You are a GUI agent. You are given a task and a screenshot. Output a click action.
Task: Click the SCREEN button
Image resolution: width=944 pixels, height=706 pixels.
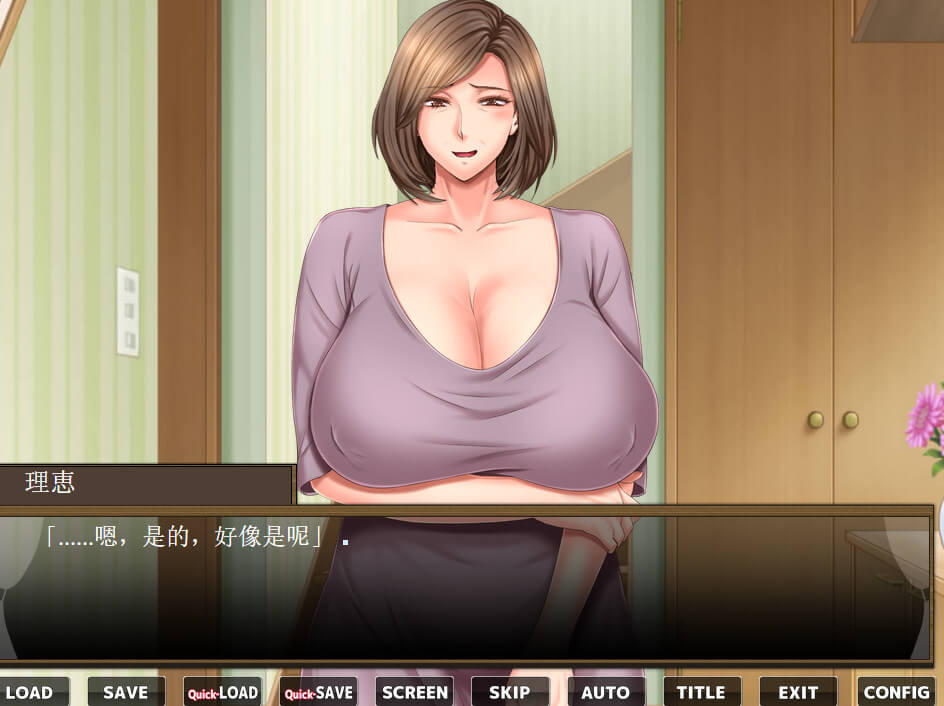click(414, 692)
